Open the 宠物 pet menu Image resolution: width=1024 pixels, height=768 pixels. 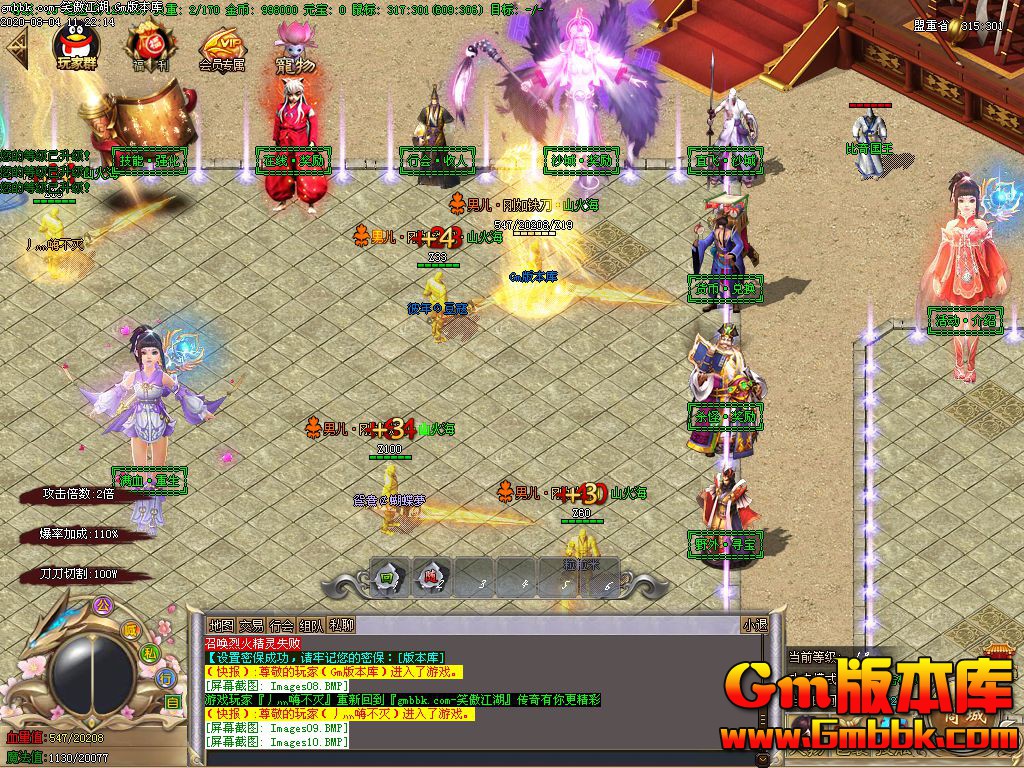click(x=294, y=48)
